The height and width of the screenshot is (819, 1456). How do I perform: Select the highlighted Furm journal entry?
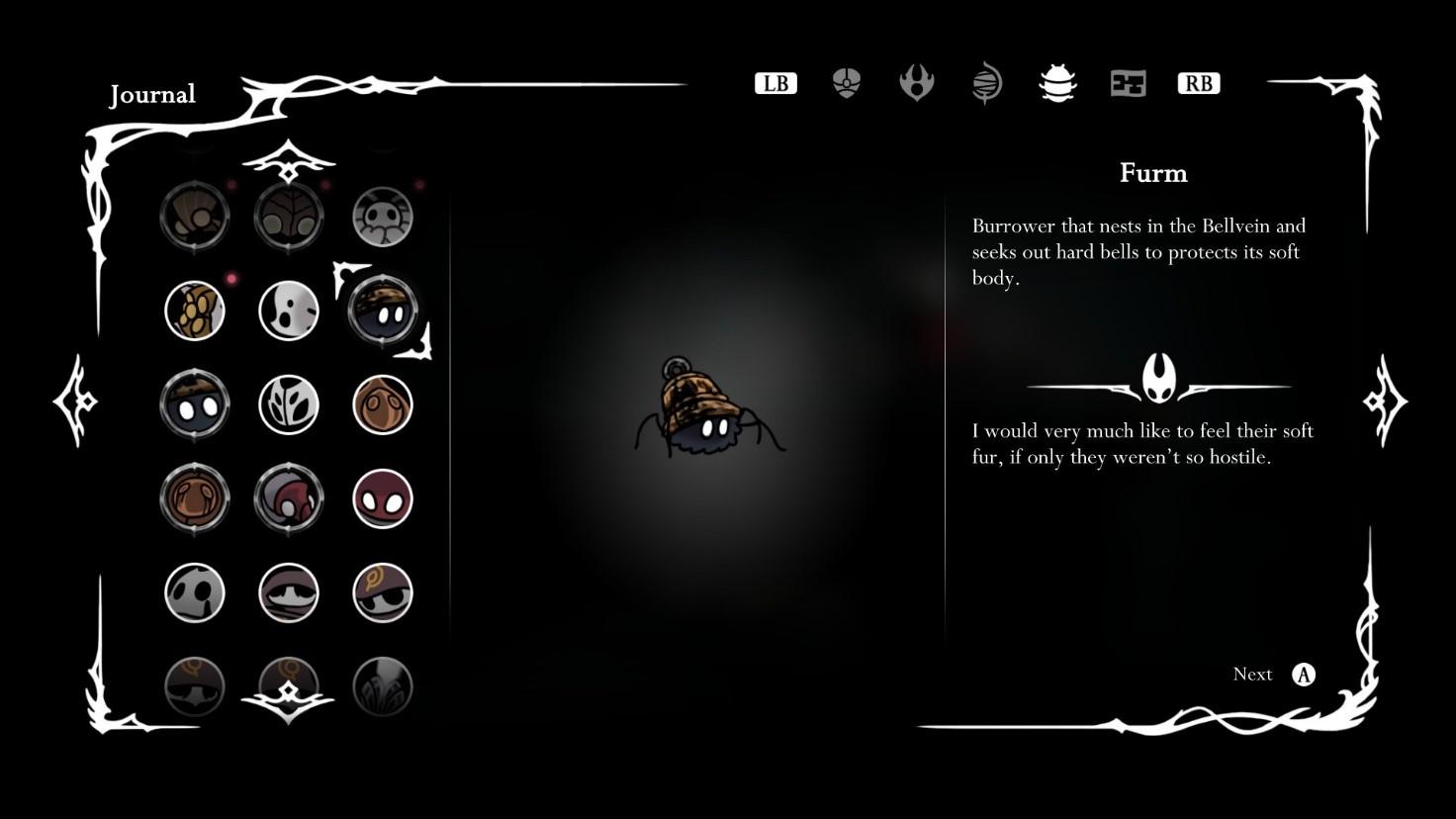[x=383, y=310]
